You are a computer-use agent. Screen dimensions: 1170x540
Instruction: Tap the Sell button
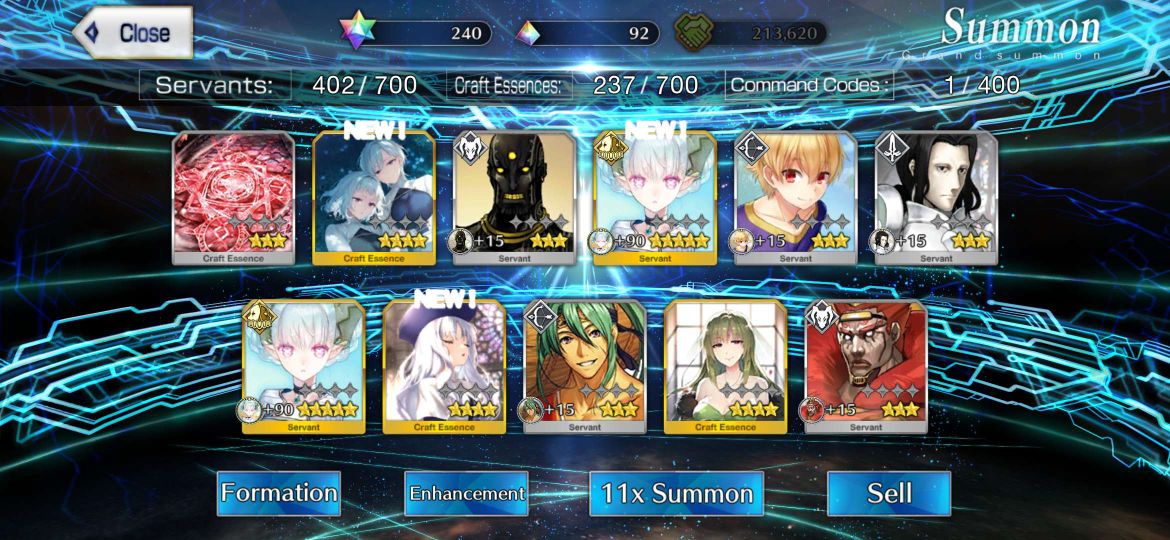(888, 493)
